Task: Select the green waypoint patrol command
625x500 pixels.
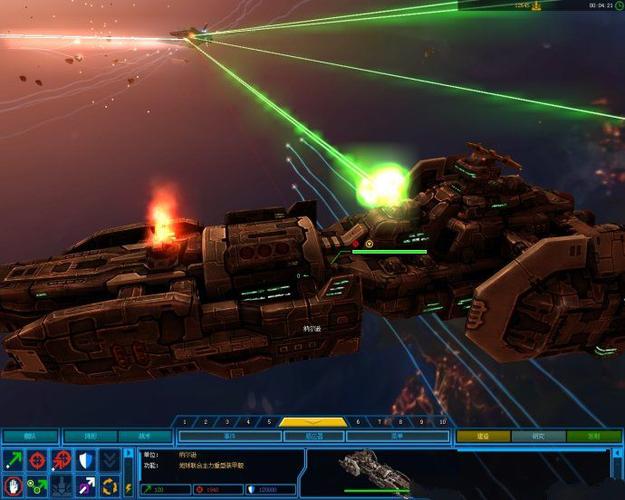Action: (37, 486)
